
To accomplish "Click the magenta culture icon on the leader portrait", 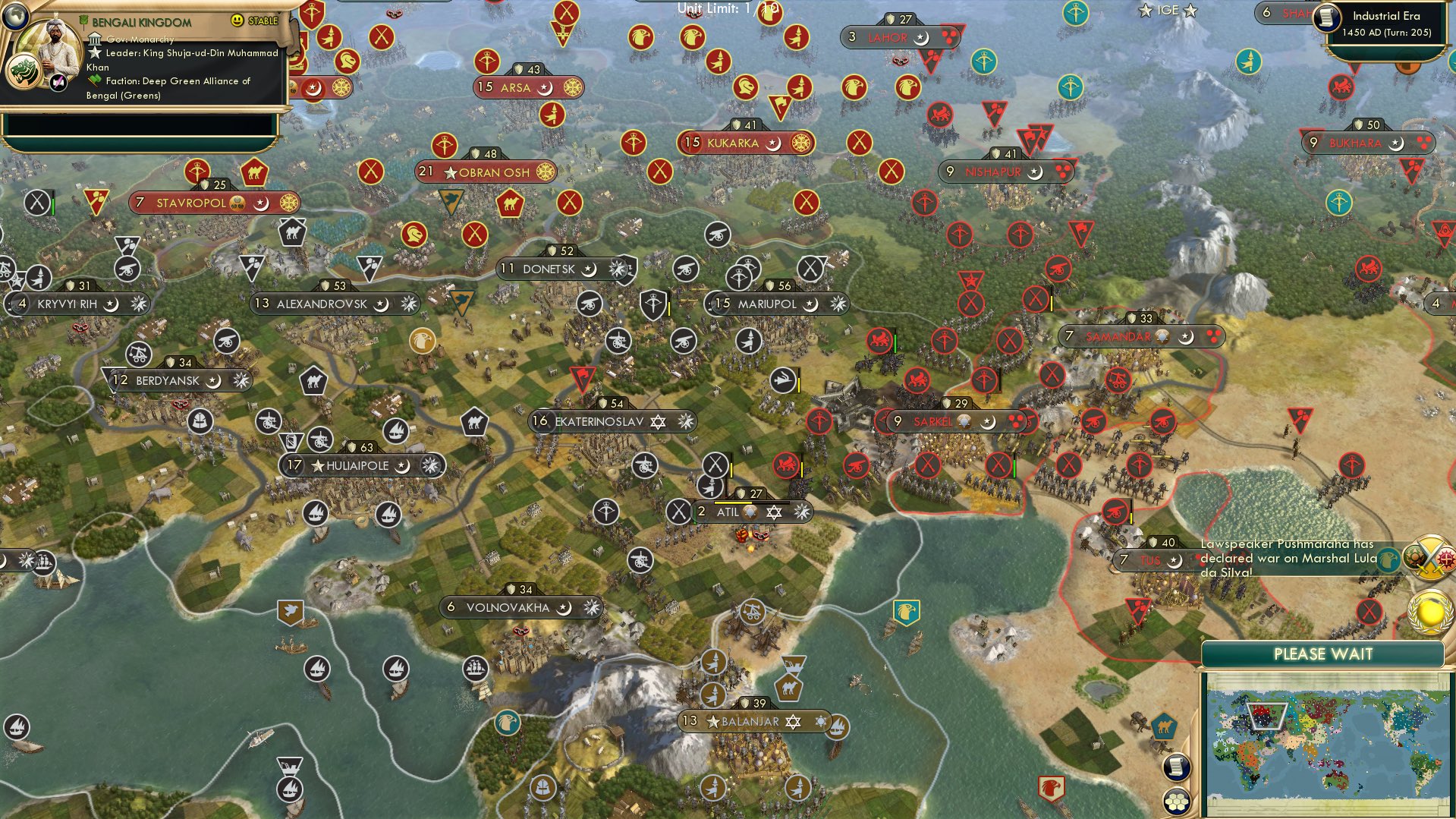I will click(58, 83).
